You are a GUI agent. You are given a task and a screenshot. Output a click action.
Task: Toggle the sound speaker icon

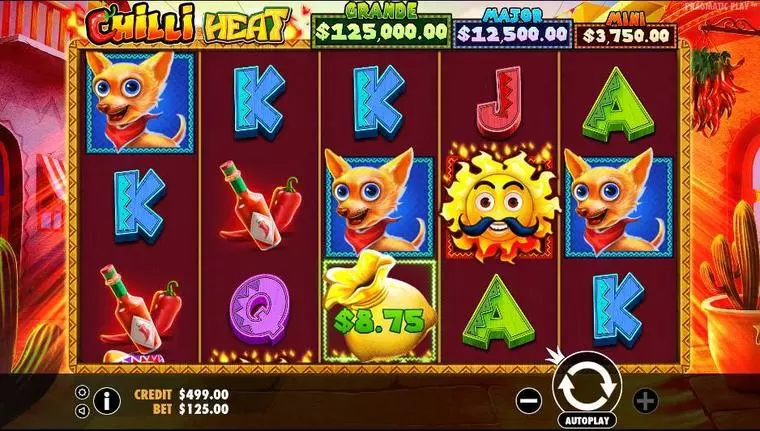coord(82,410)
